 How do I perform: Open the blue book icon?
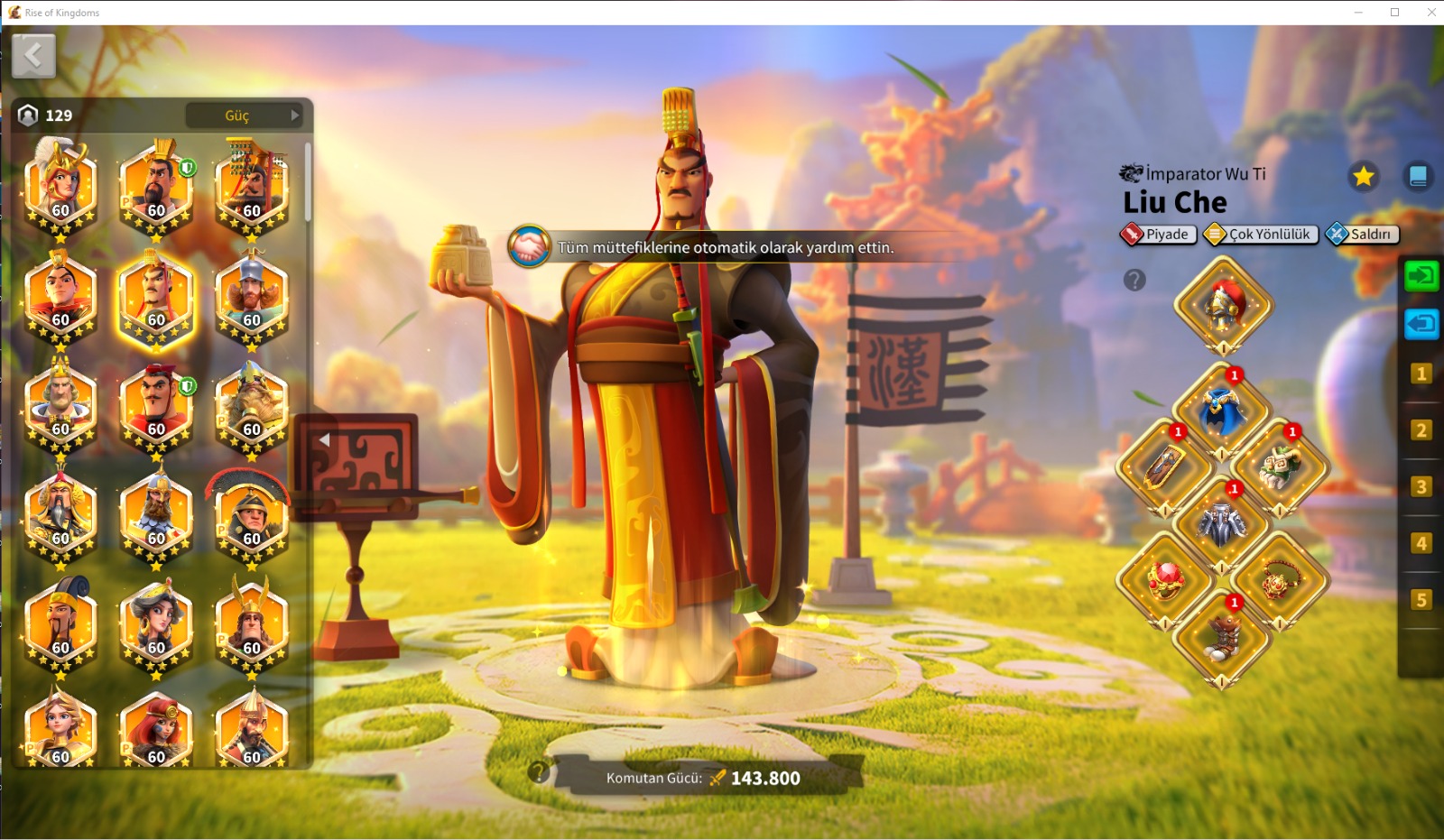coord(1418,176)
